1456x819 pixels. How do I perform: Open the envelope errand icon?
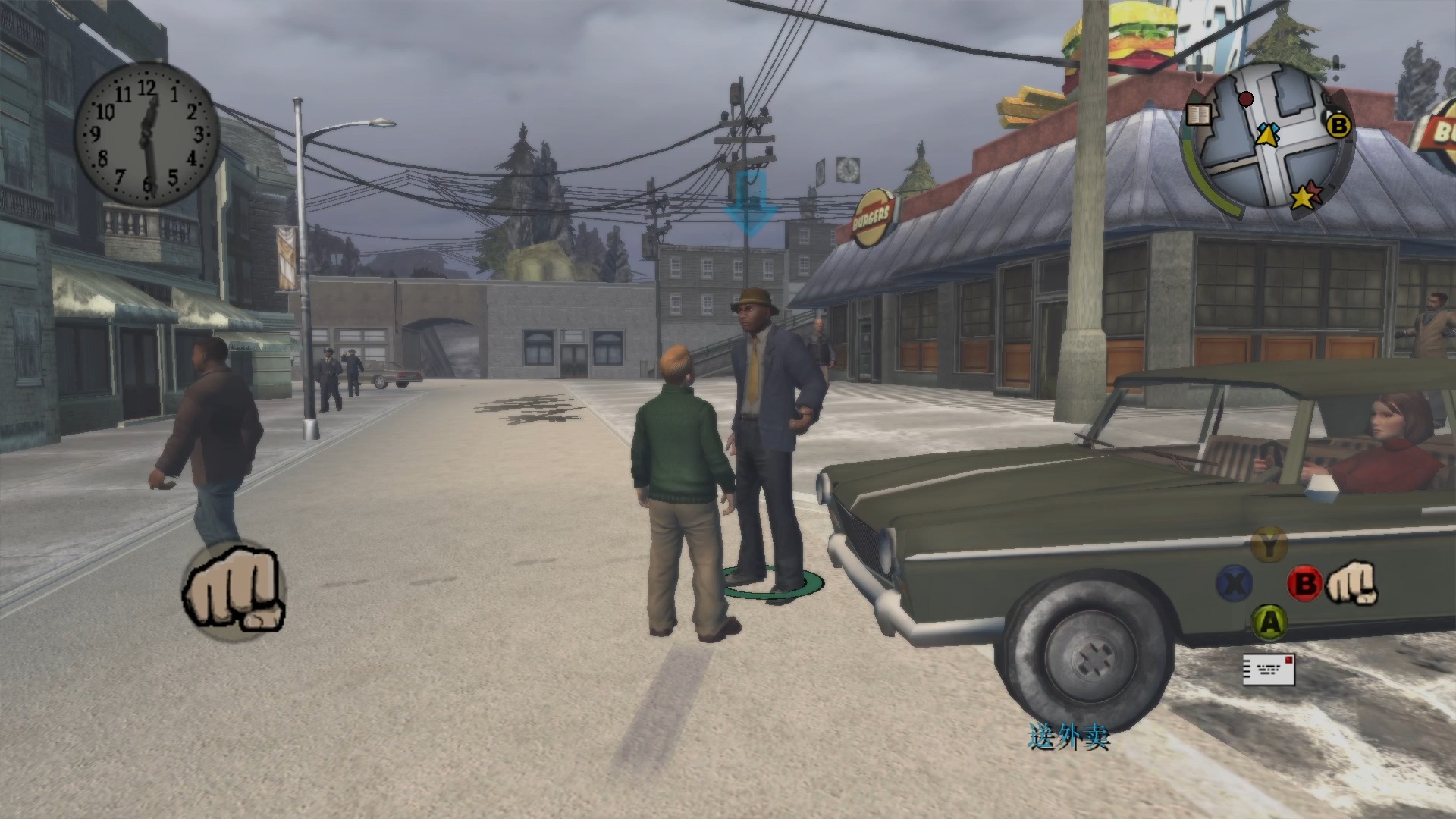[x=1268, y=669]
